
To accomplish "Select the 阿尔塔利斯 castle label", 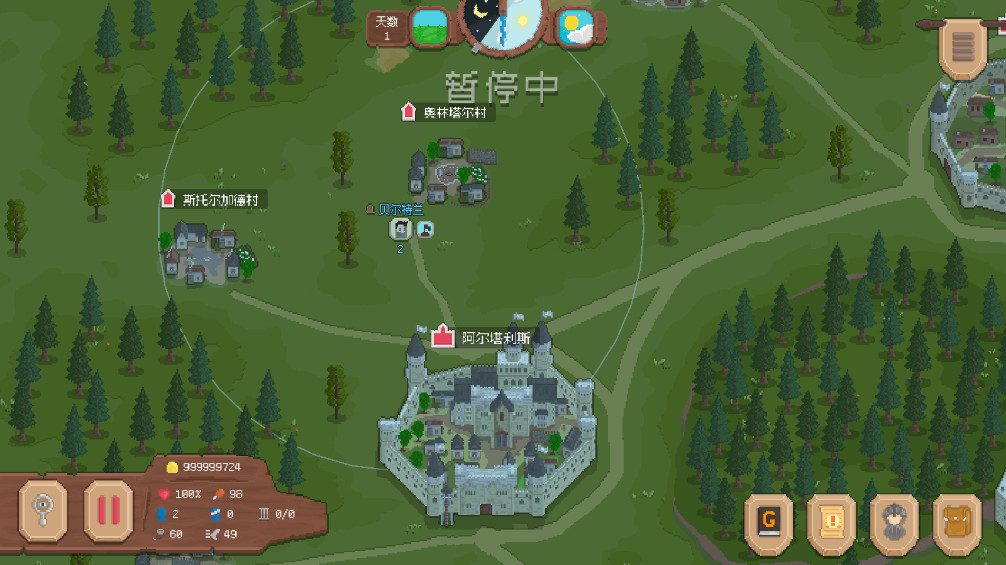I will point(487,338).
